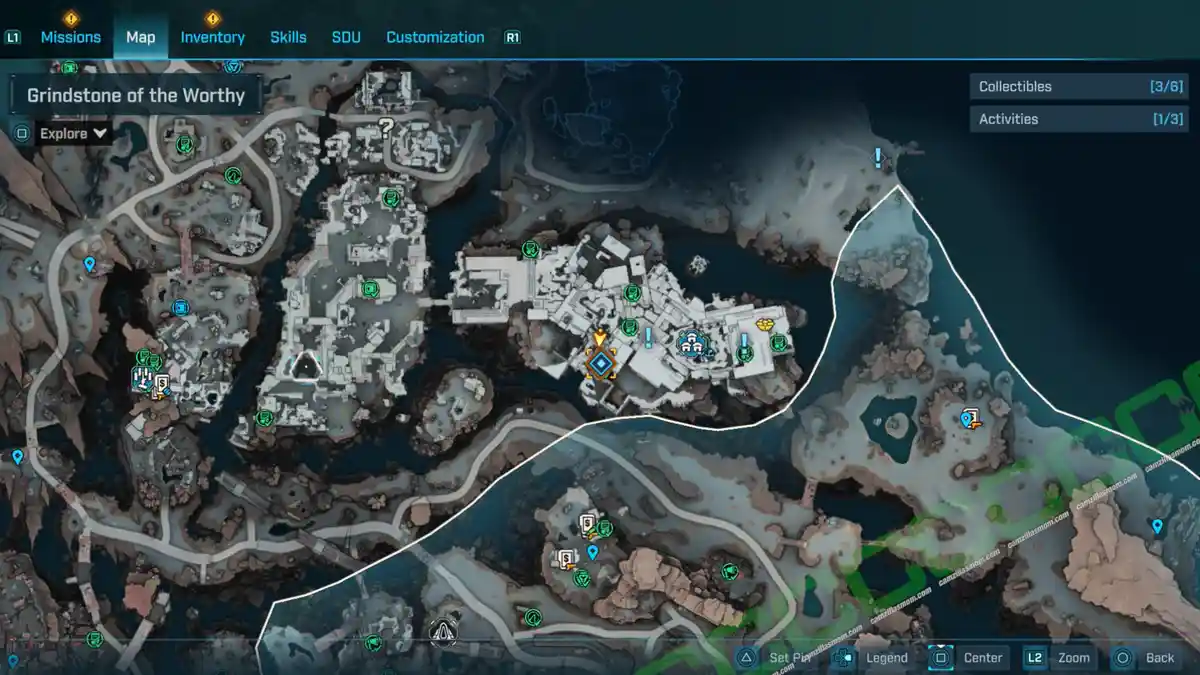Go to the Skills tab
The width and height of the screenshot is (1200, 675).
(288, 37)
